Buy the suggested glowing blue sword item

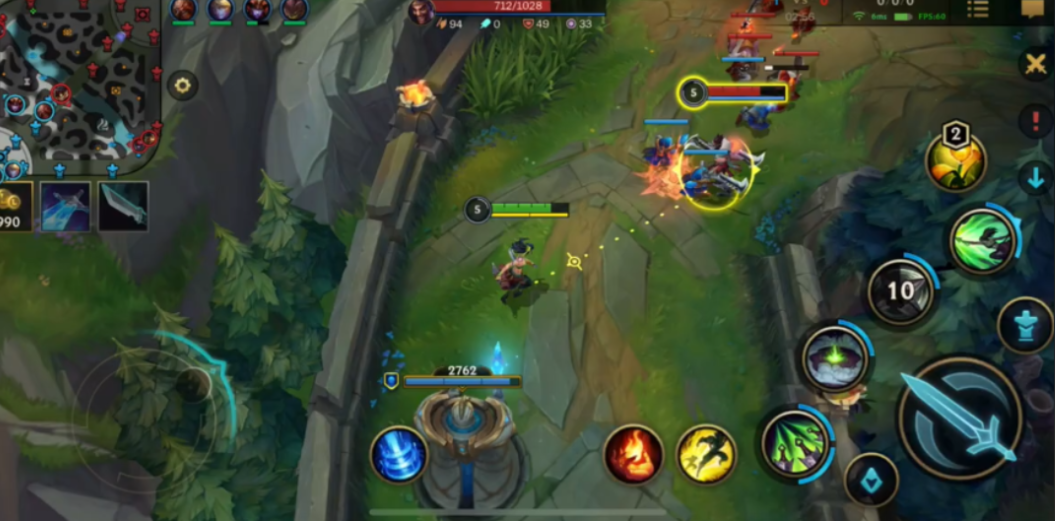[x=65, y=206]
